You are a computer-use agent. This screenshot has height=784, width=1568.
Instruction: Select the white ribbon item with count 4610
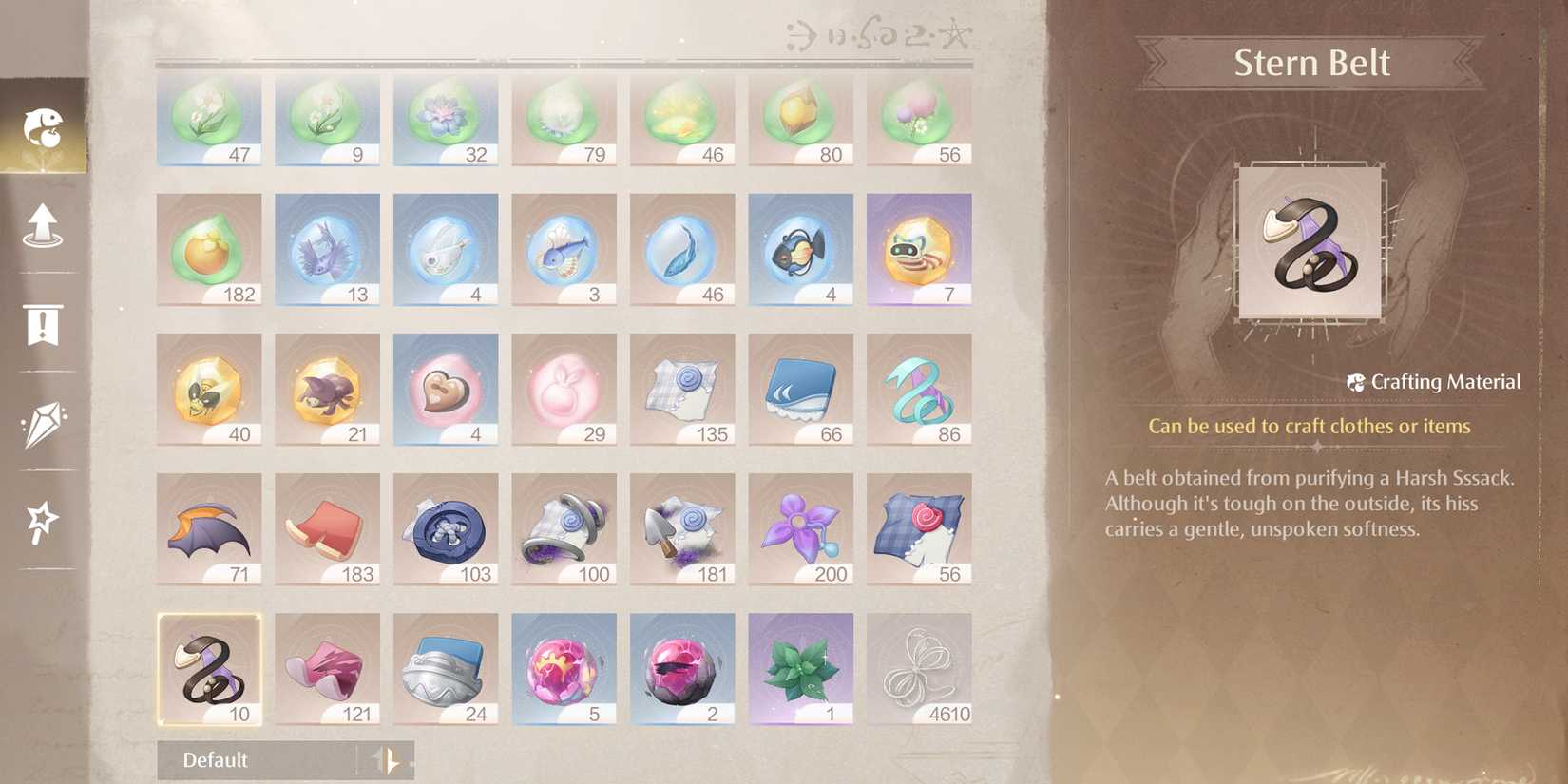pos(918,666)
